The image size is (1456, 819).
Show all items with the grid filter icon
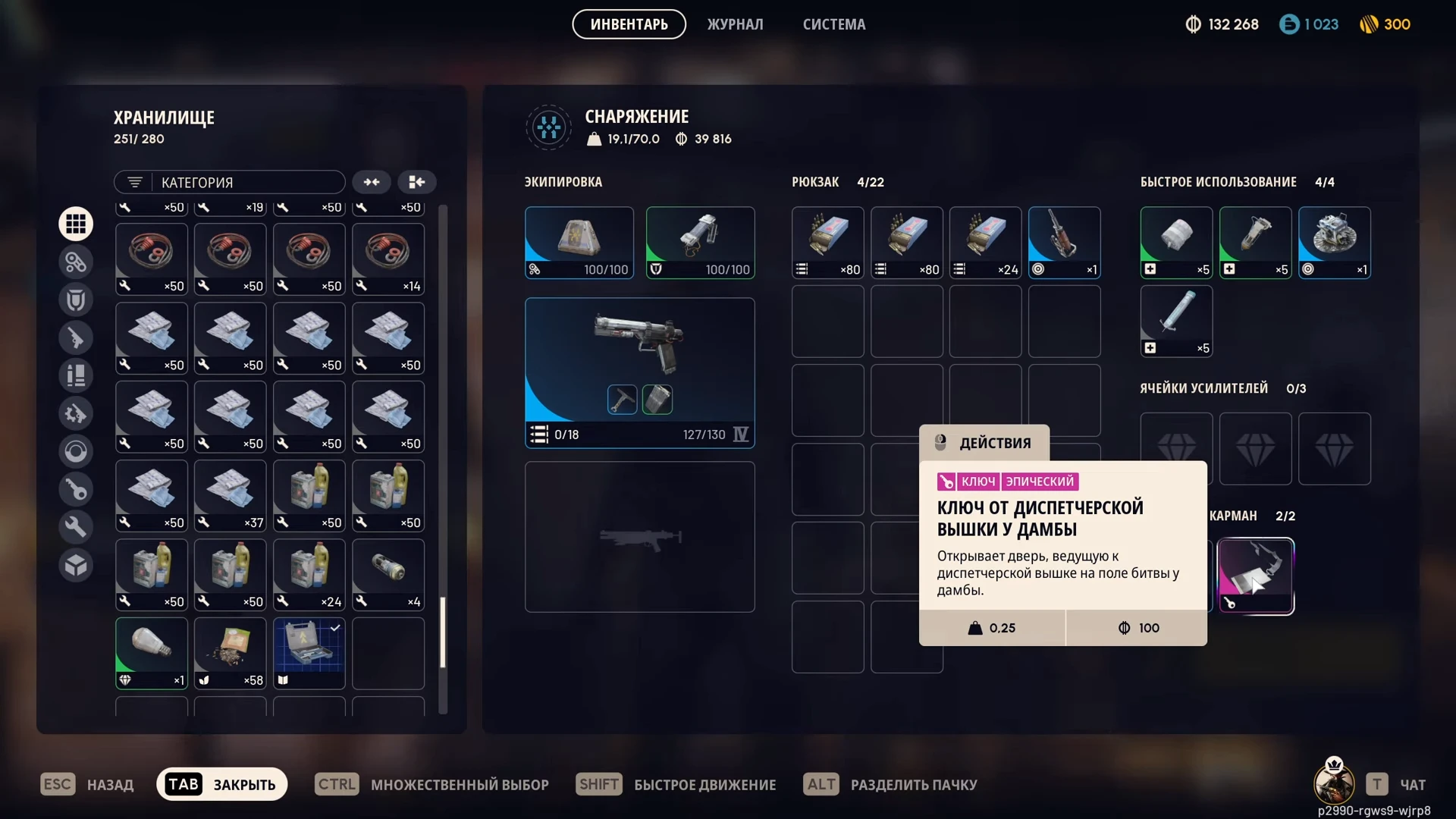click(76, 224)
